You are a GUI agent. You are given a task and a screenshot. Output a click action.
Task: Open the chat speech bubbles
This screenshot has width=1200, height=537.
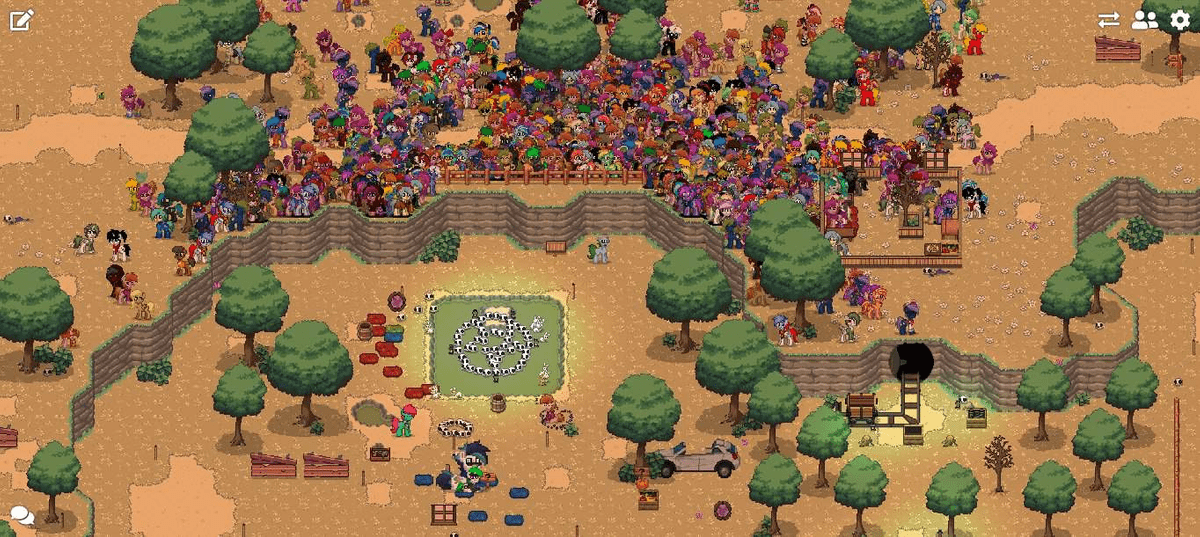[x=21, y=517]
